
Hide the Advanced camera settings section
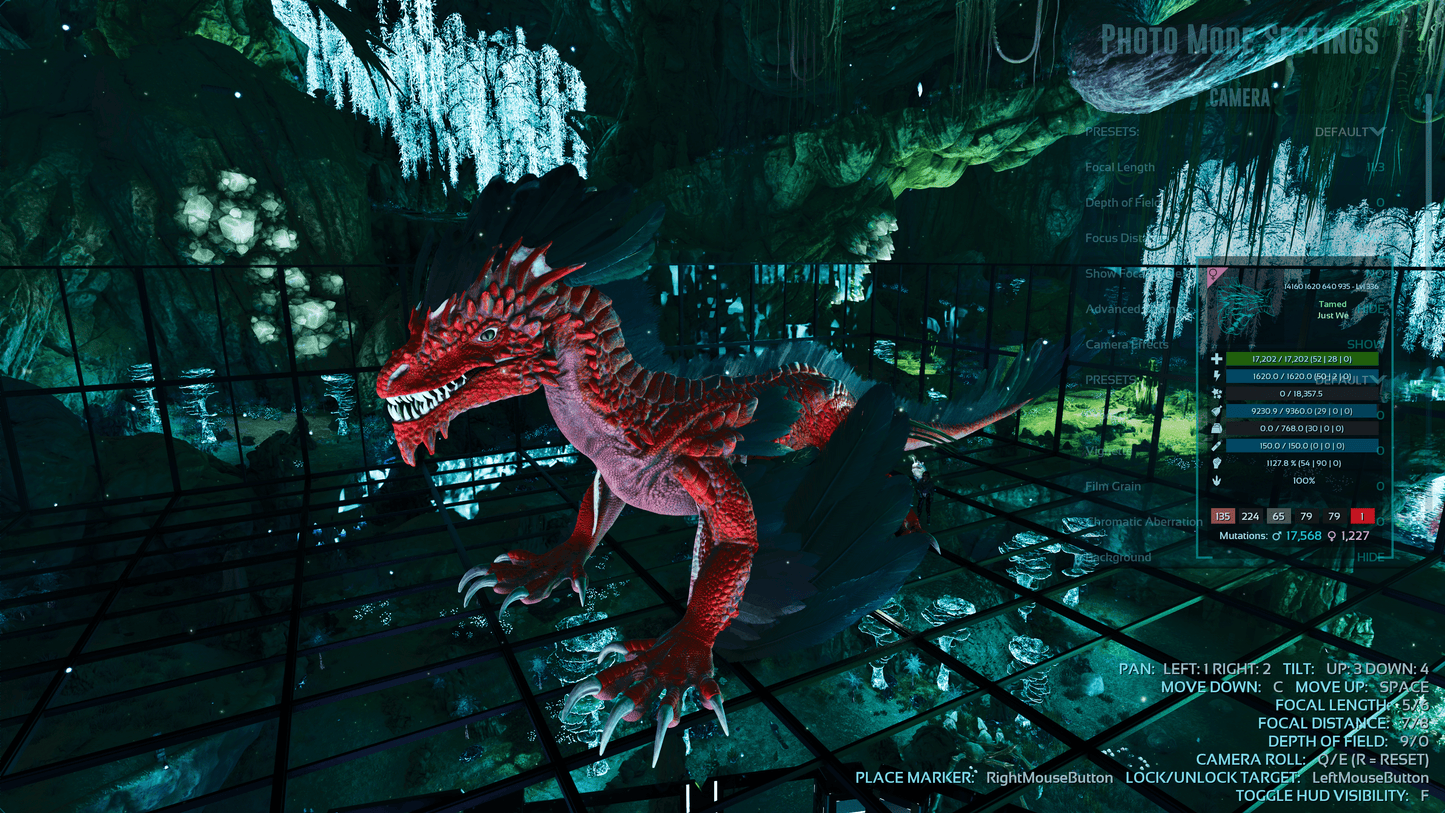point(1370,309)
